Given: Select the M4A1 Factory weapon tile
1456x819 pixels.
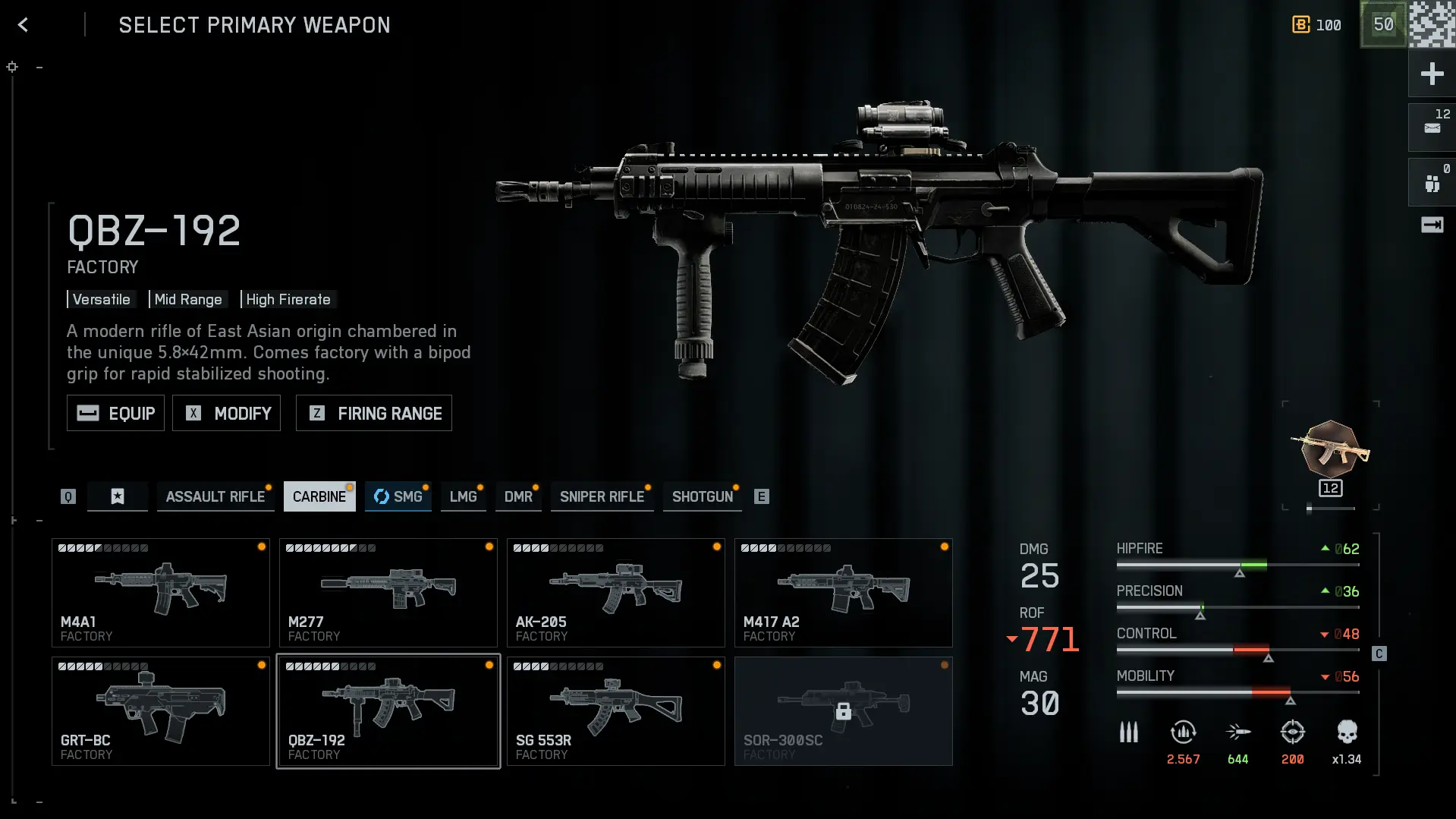Looking at the screenshot, I should point(161,593).
